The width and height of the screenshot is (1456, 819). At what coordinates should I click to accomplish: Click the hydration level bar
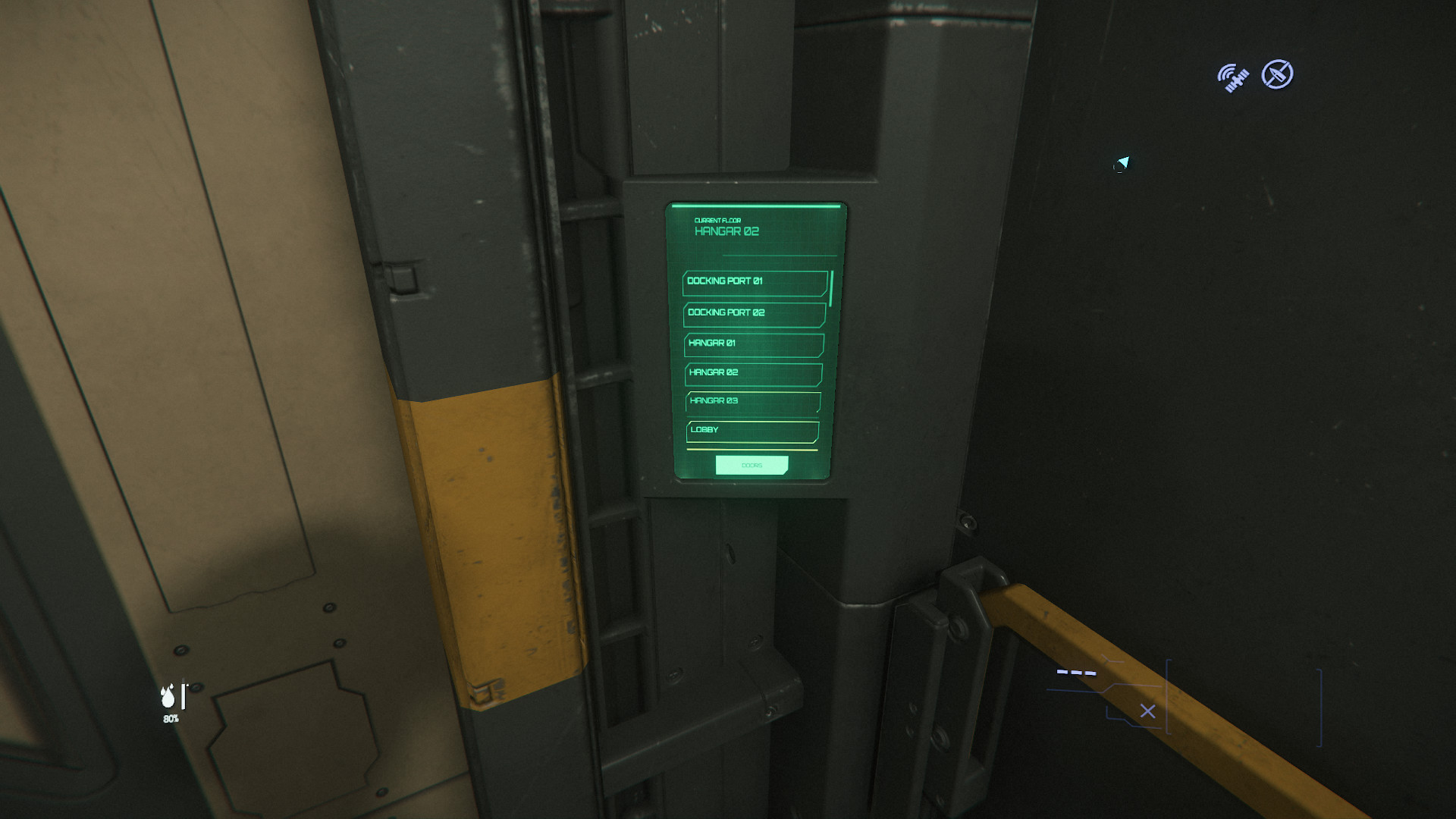[x=182, y=695]
